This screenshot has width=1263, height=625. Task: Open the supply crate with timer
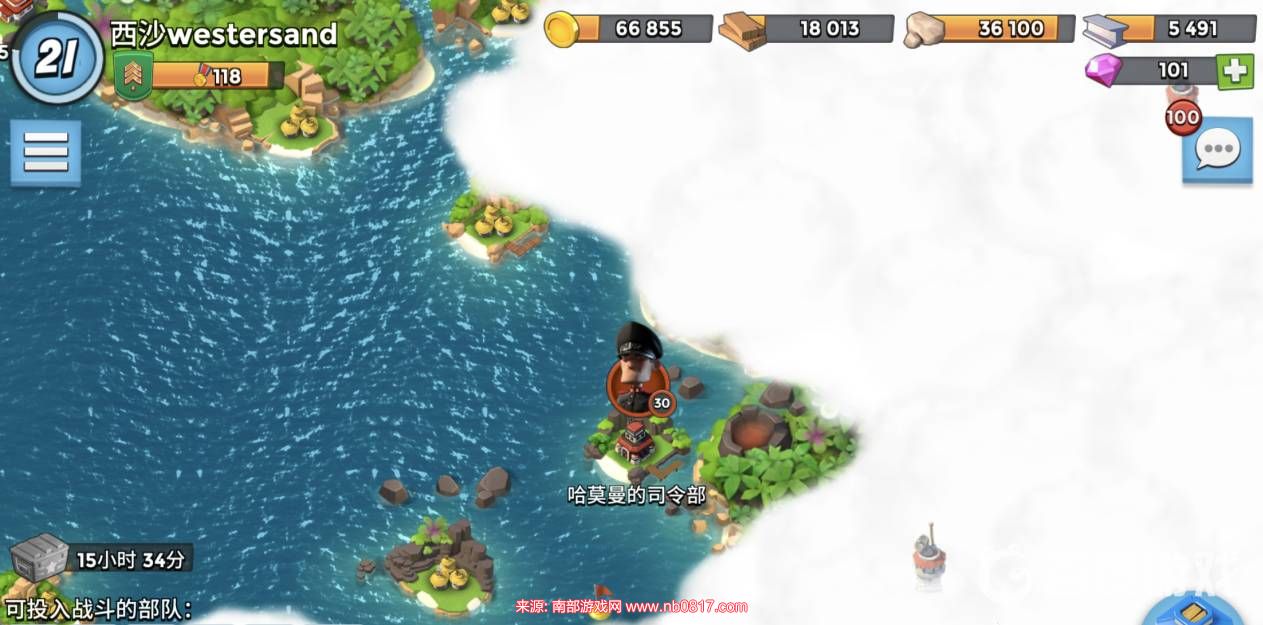40,554
